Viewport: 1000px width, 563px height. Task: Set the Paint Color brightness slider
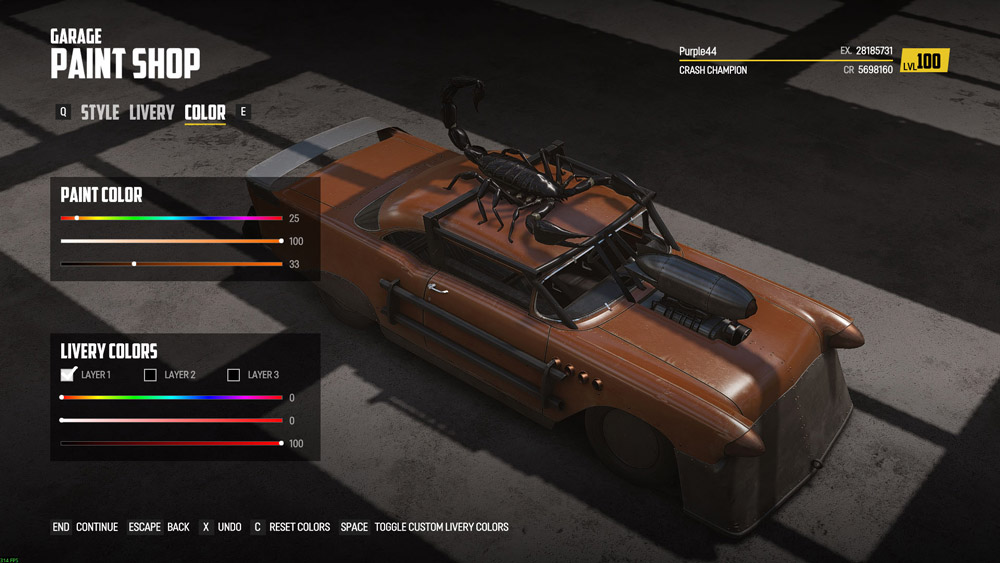171,264
